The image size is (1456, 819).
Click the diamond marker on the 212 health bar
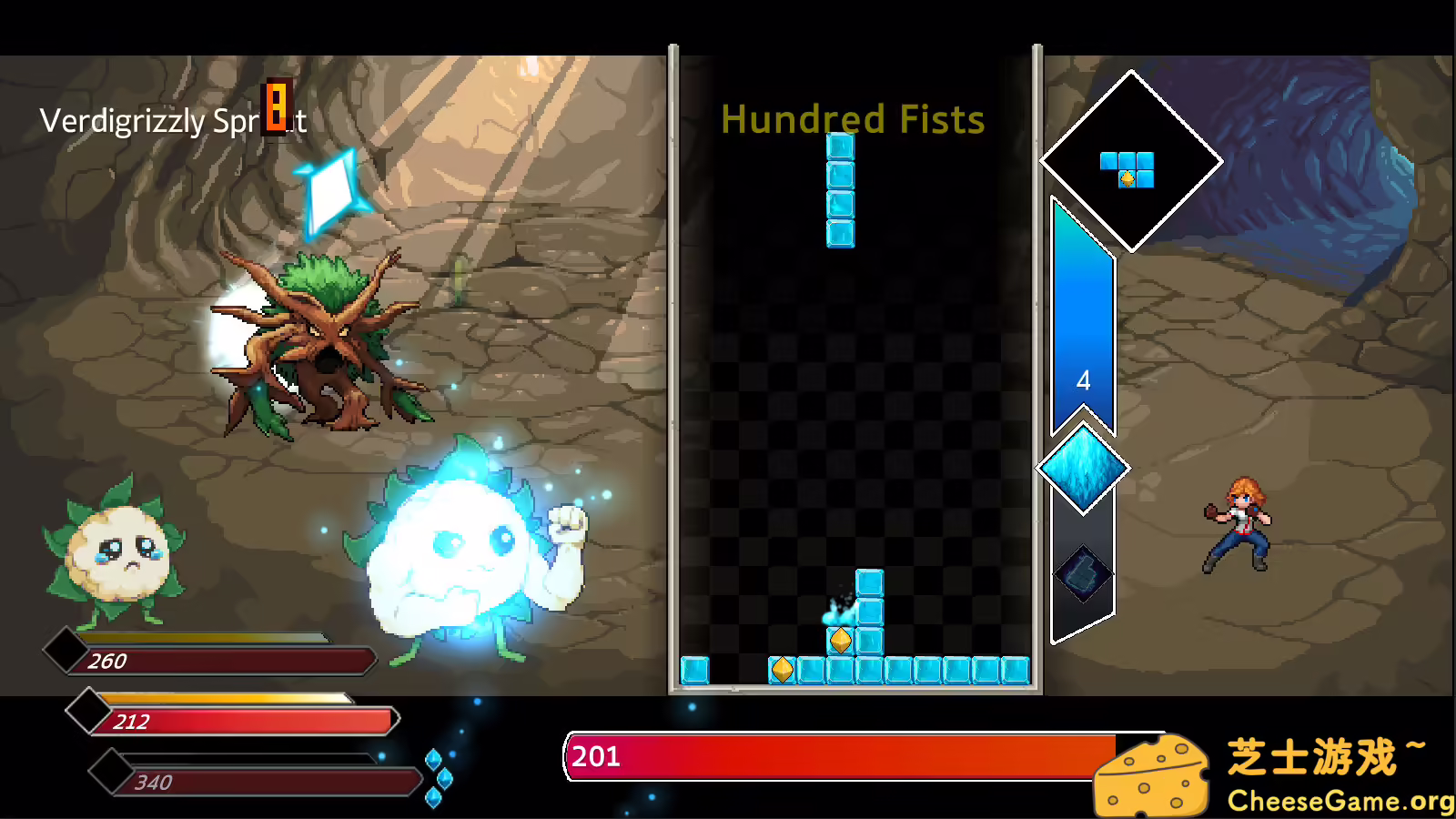coord(91,710)
